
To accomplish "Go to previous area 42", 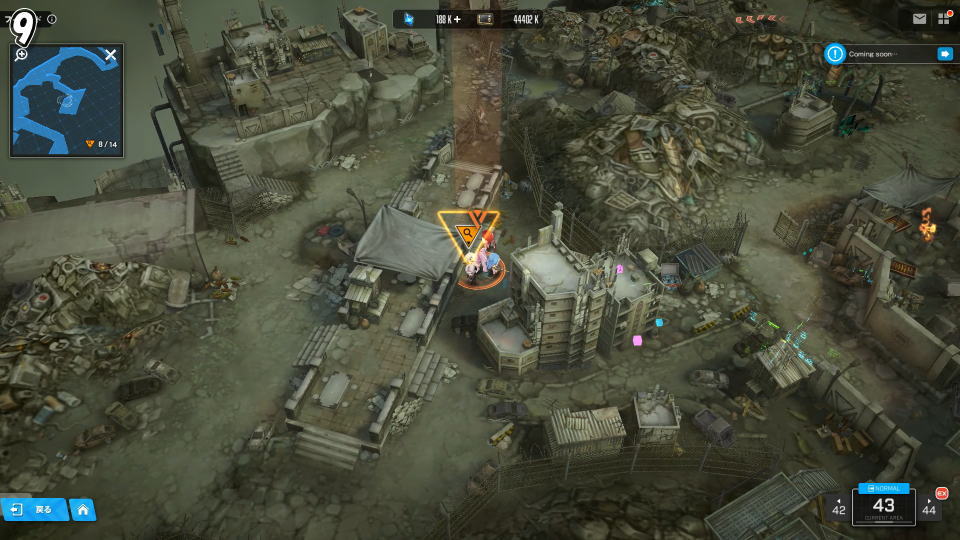I will point(838,507).
